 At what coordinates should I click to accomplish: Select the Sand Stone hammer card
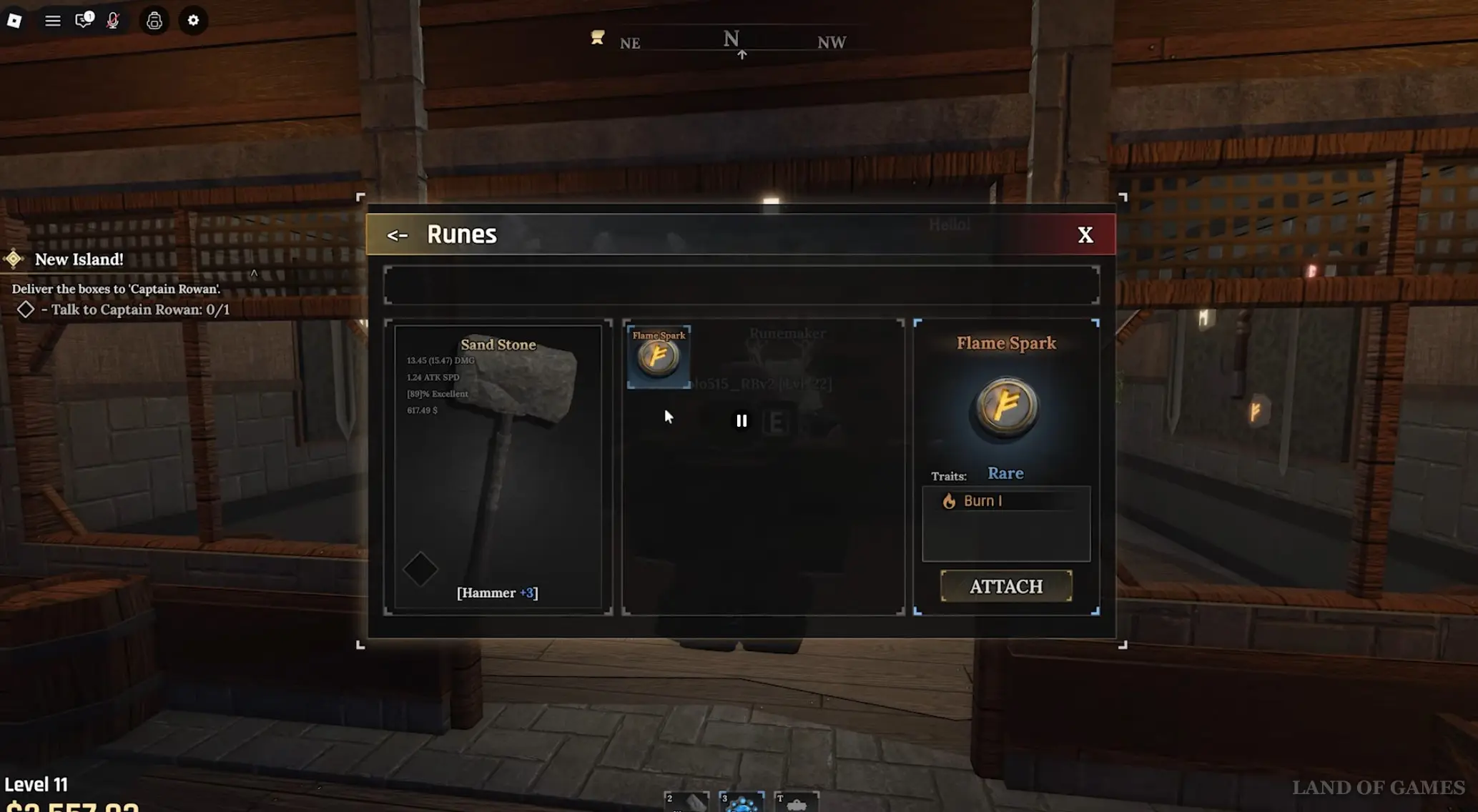[498, 466]
